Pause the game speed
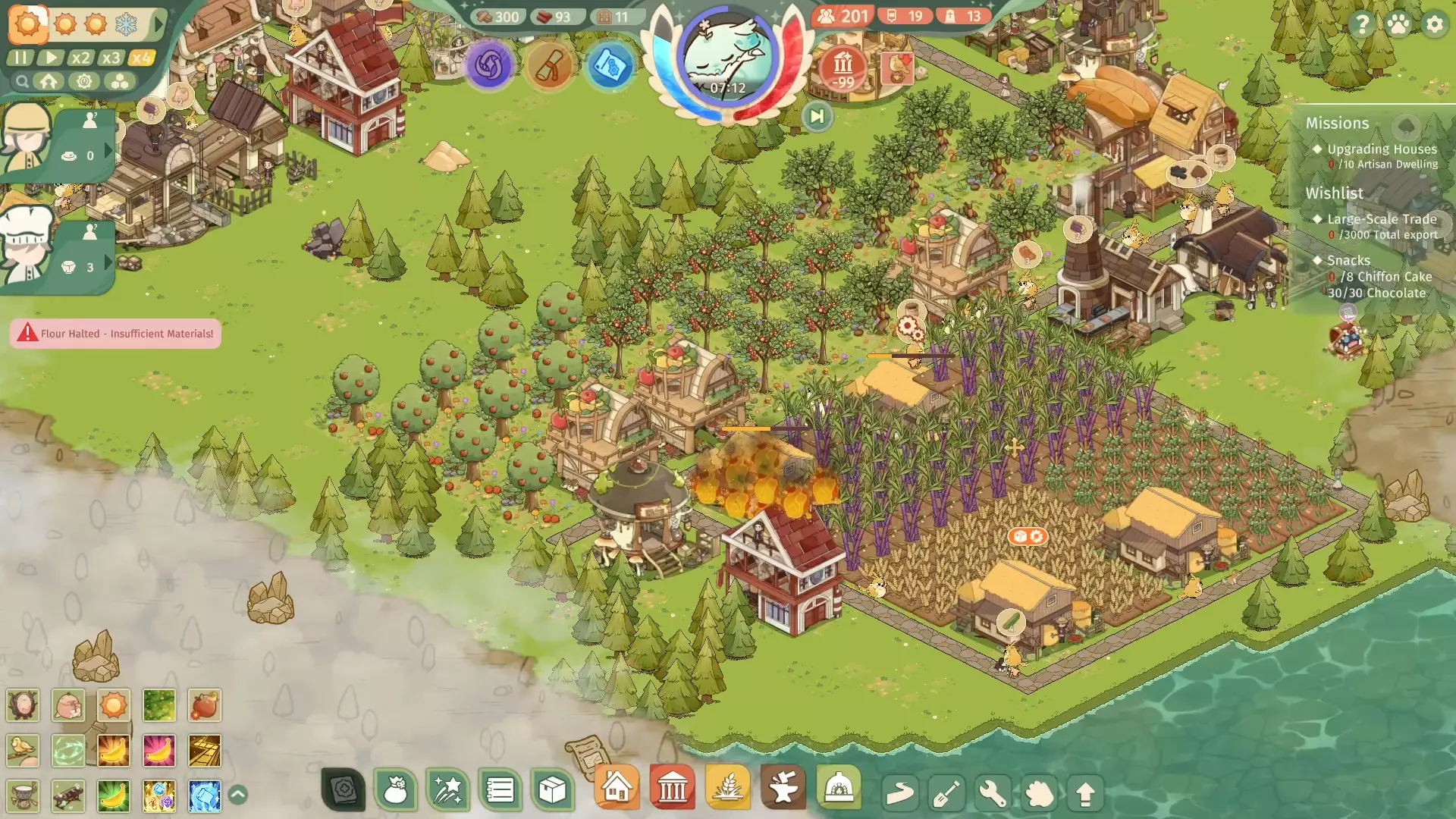 [x=20, y=58]
